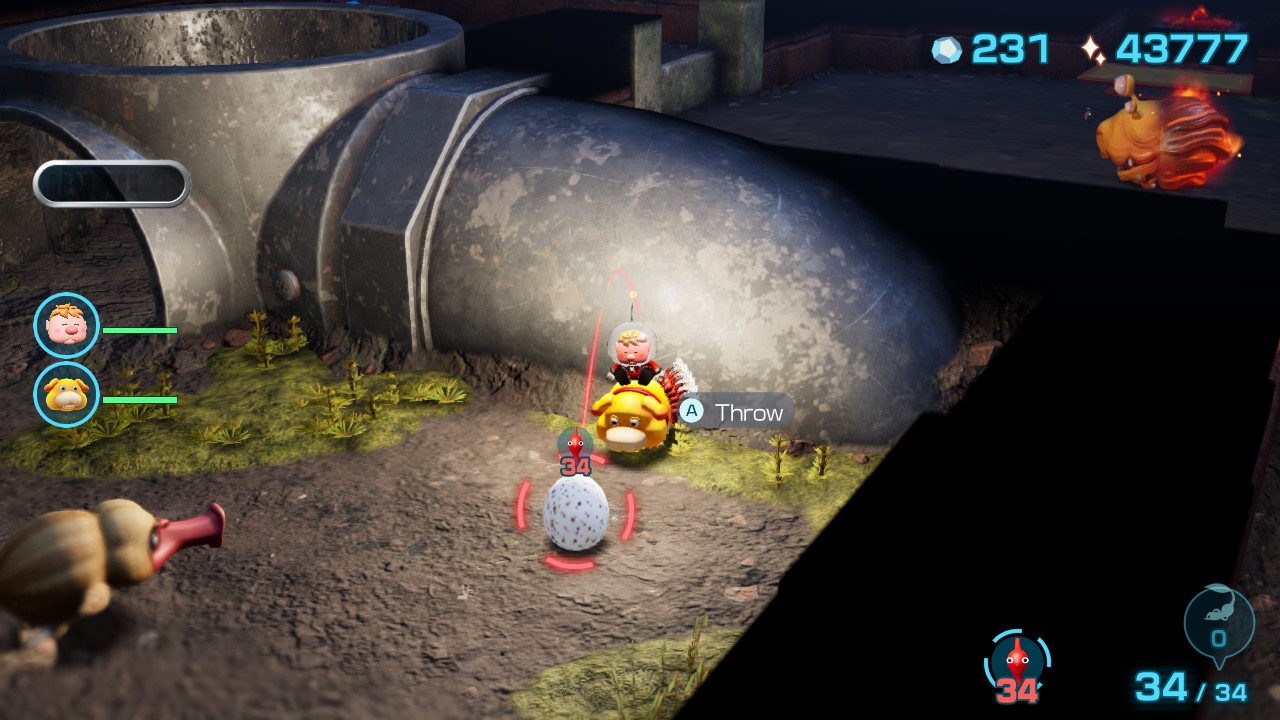Choose the Red Pikmin squad icon

[1017, 661]
